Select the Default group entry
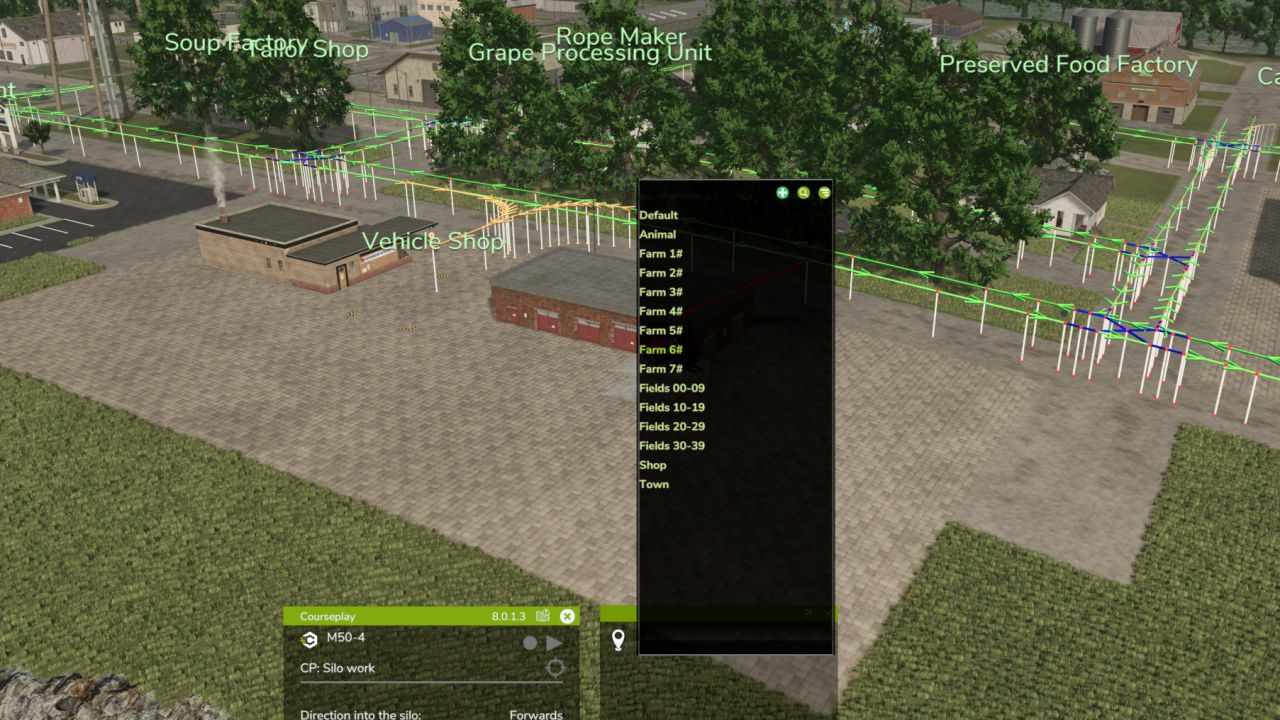The image size is (1280, 720). click(659, 215)
